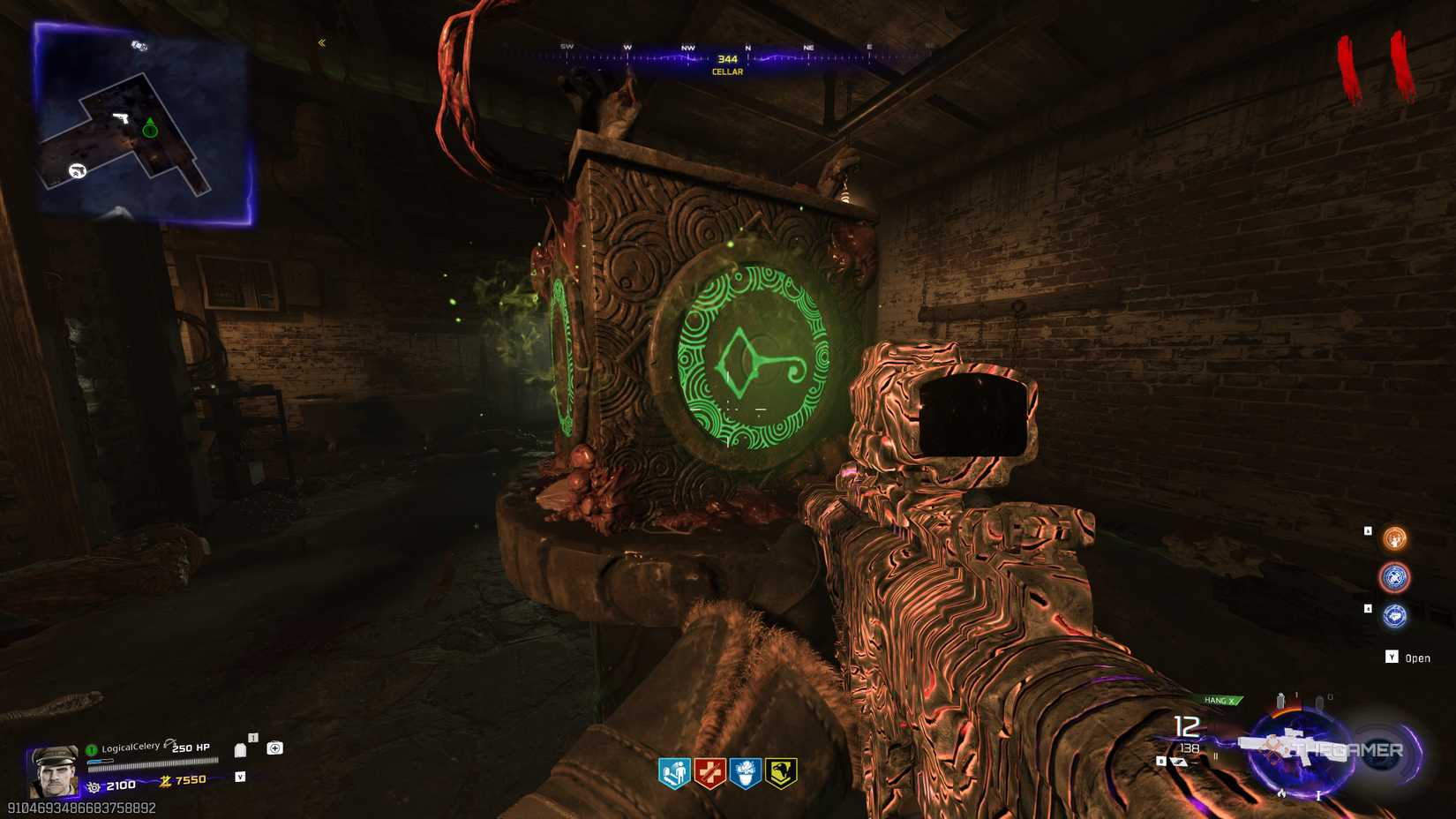
Task: Collapse the compass using the chevron arrow
Action: (x=320, y=41)
